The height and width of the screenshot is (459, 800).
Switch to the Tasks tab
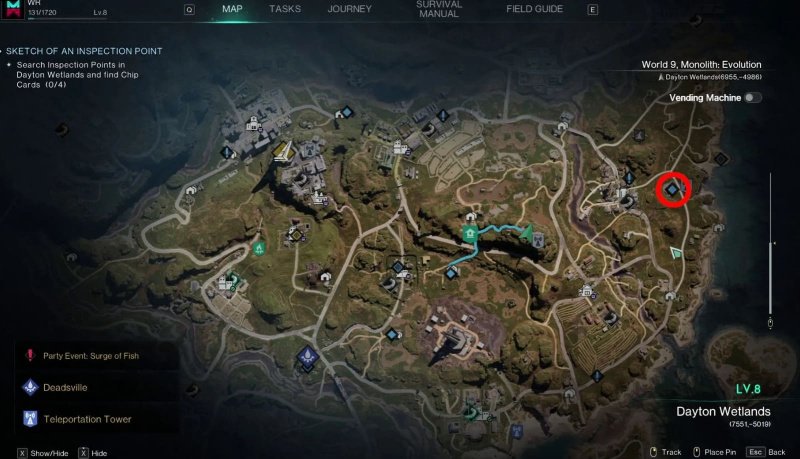(285, 9)
